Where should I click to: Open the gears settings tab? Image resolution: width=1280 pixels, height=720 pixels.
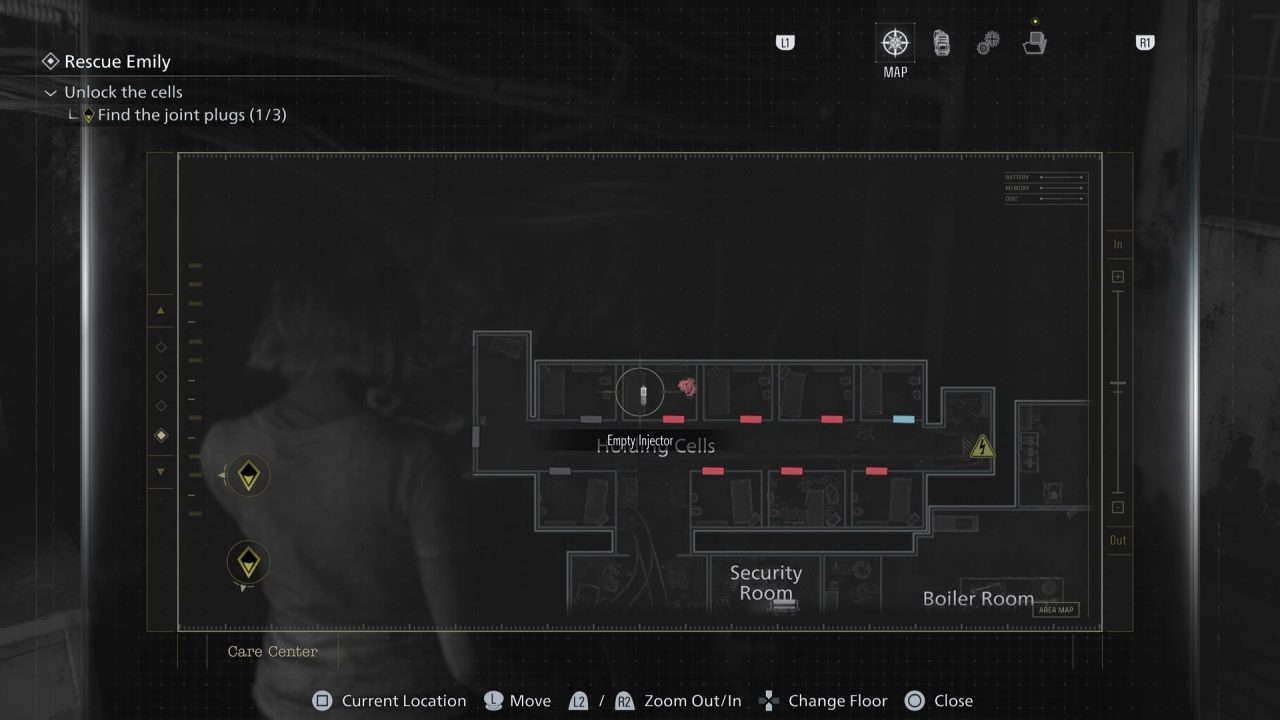pyautogui.click(x=987, y=44)
